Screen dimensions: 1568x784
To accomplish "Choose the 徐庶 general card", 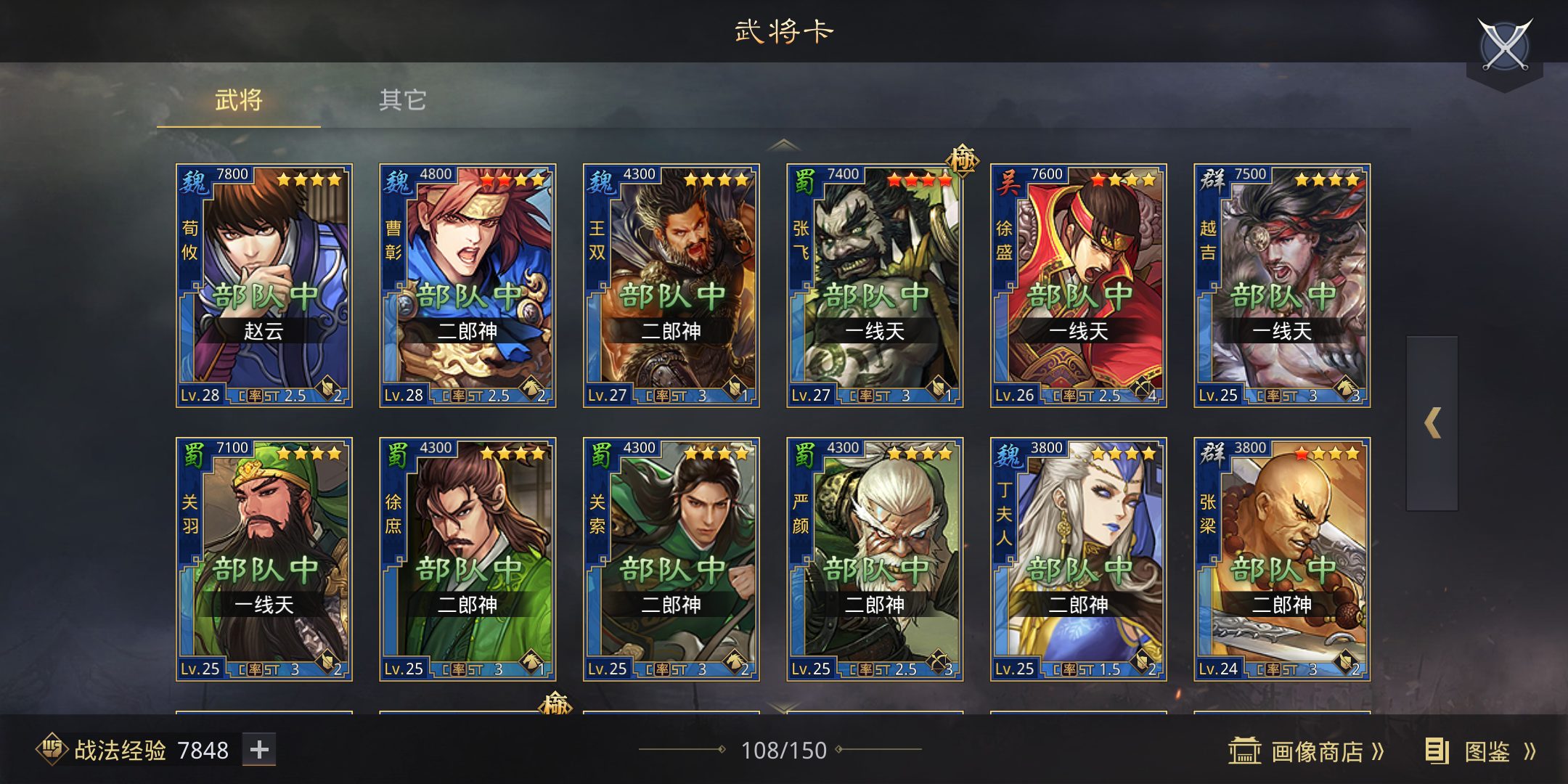I will tap(467, 559).
